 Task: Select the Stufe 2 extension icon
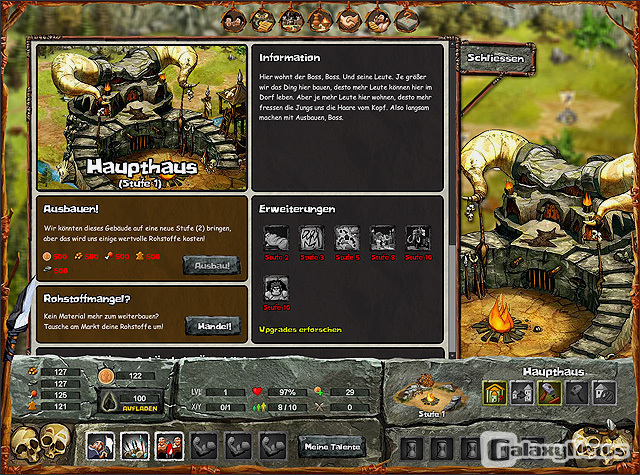pyautogui.click(x=277, y=238)
